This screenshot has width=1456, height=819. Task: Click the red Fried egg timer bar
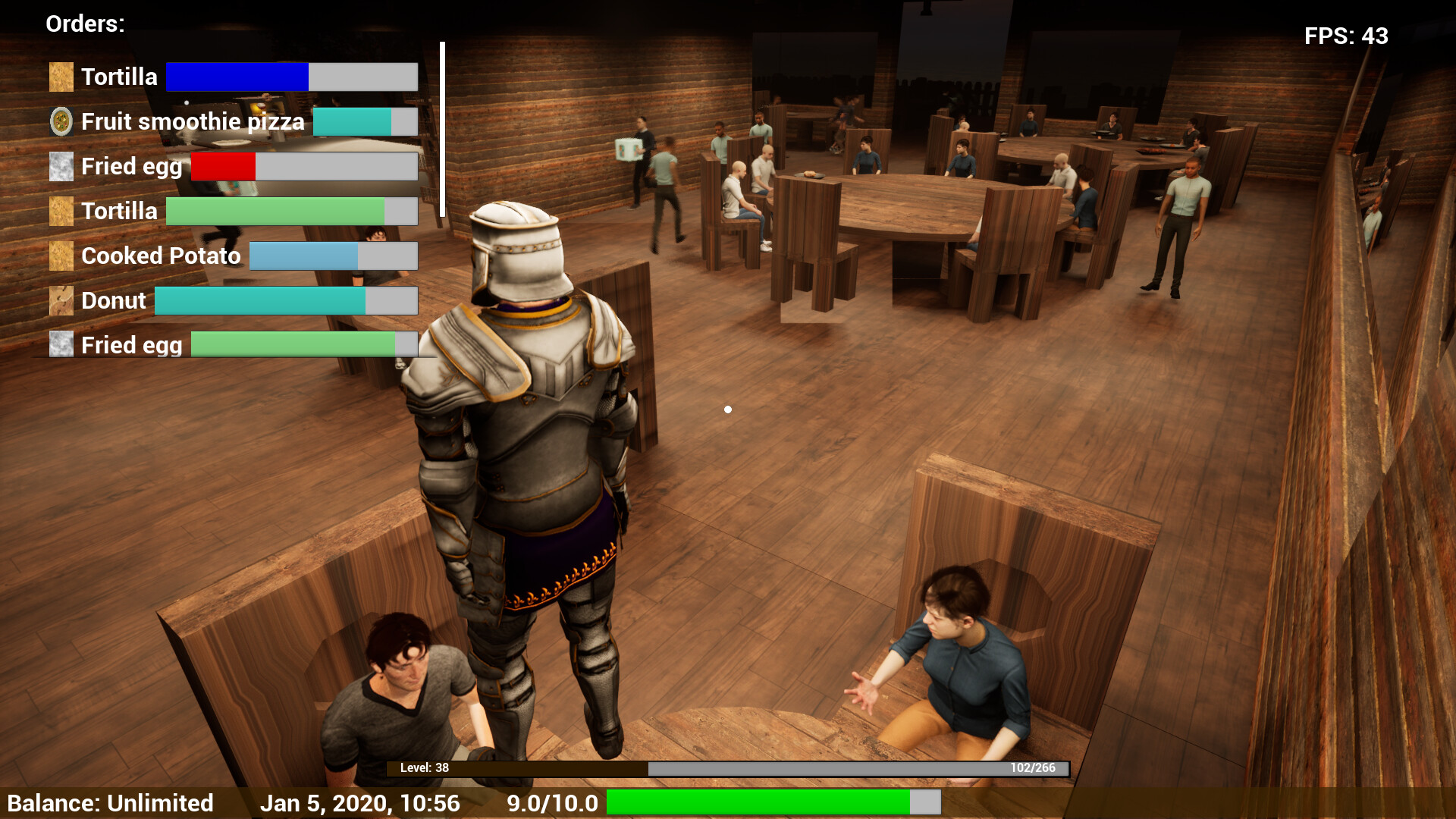223,166
